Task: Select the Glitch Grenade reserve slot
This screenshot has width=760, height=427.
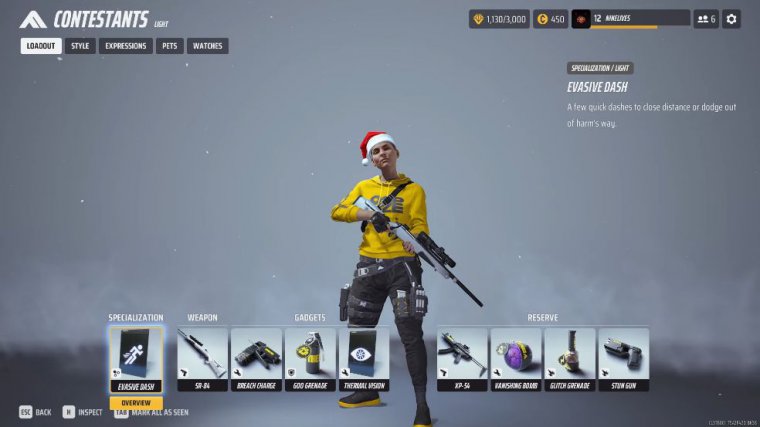Action: 570,358
